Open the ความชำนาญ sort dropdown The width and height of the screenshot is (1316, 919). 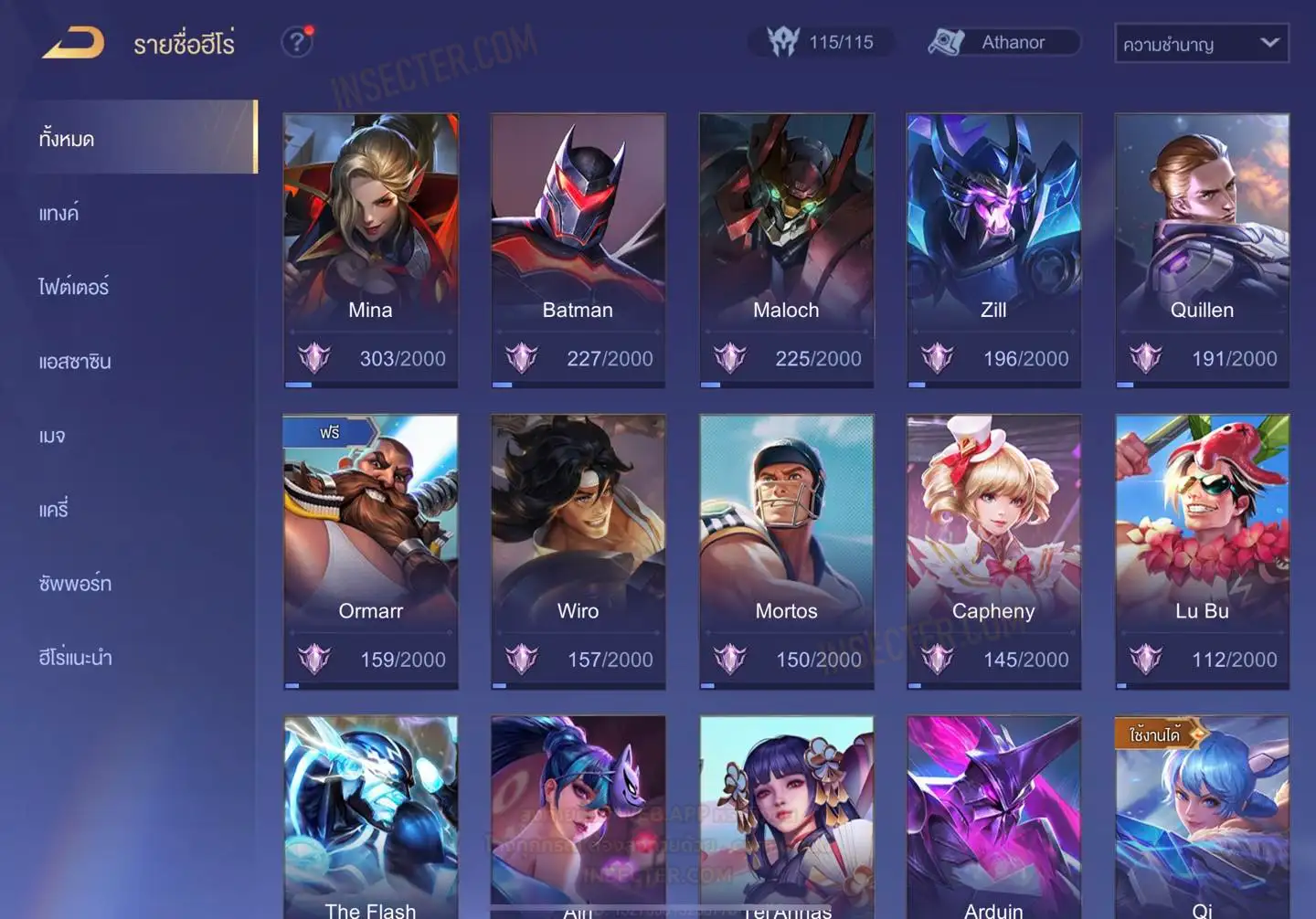coord(1201,43)
